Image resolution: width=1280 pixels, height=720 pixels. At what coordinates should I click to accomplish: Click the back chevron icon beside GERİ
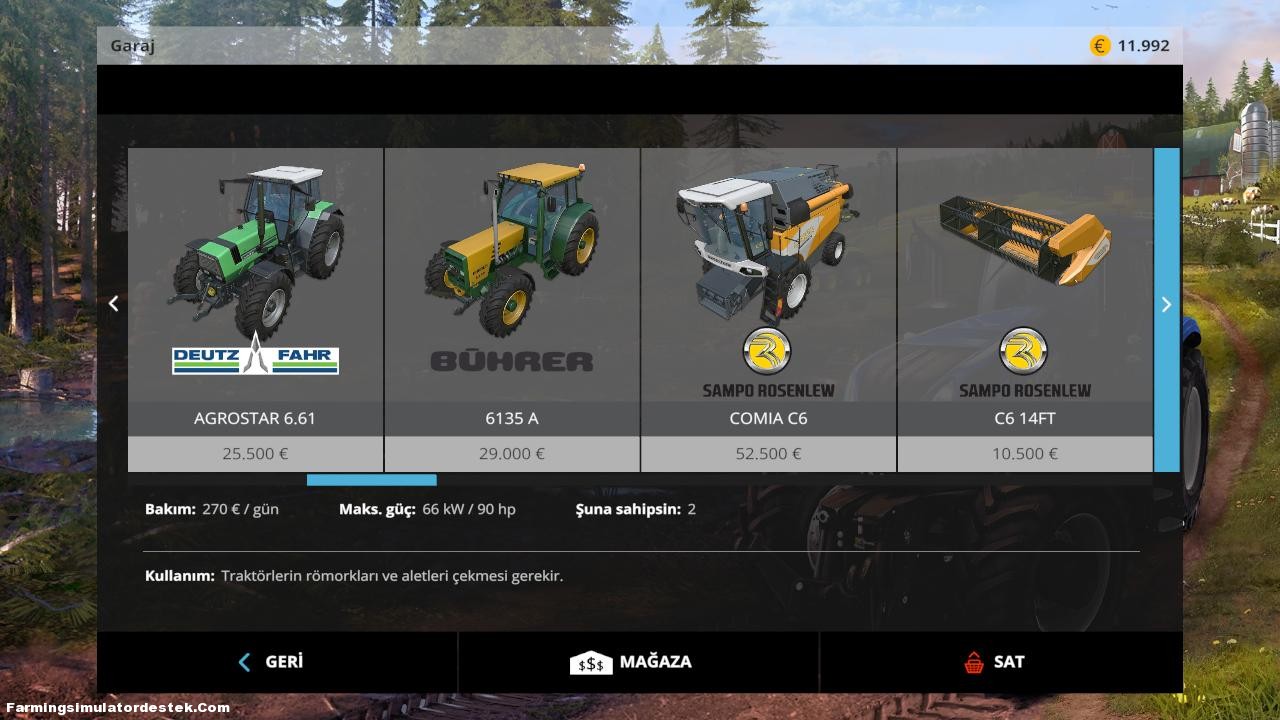coord(243,661)
